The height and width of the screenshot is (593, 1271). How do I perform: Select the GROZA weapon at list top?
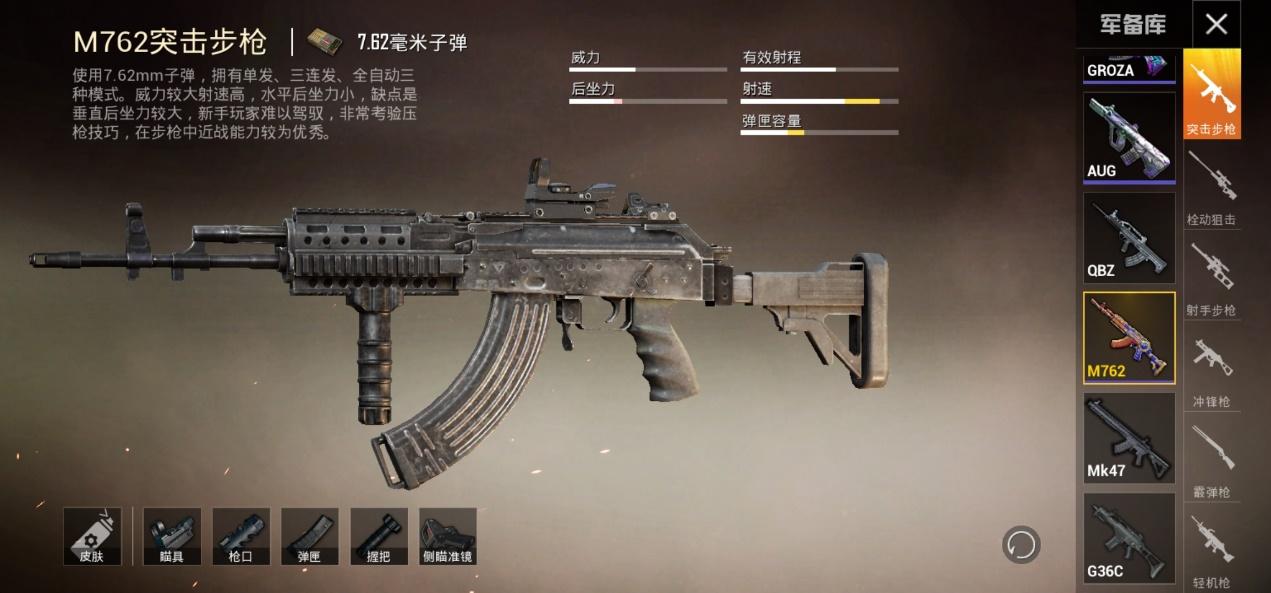point(1129,69)
